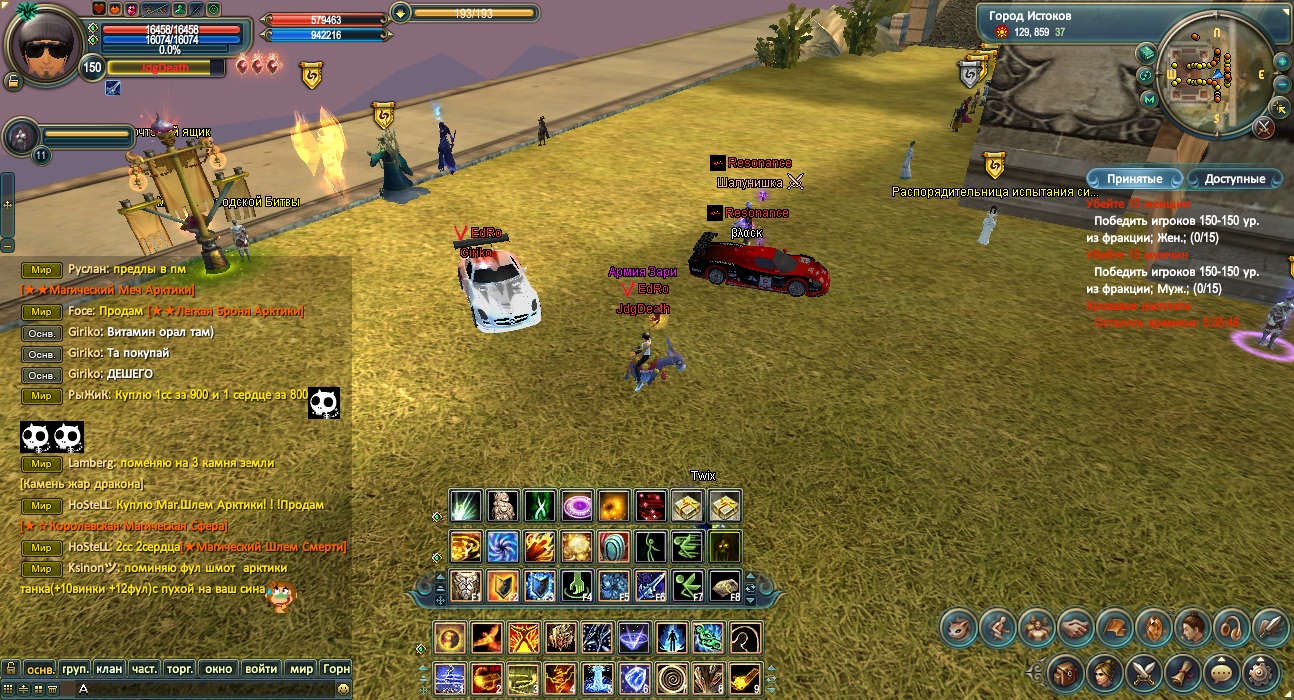Switch to the 'торг.' chat tab
This screenshot has height=700, width=1294.
point(180,668)
